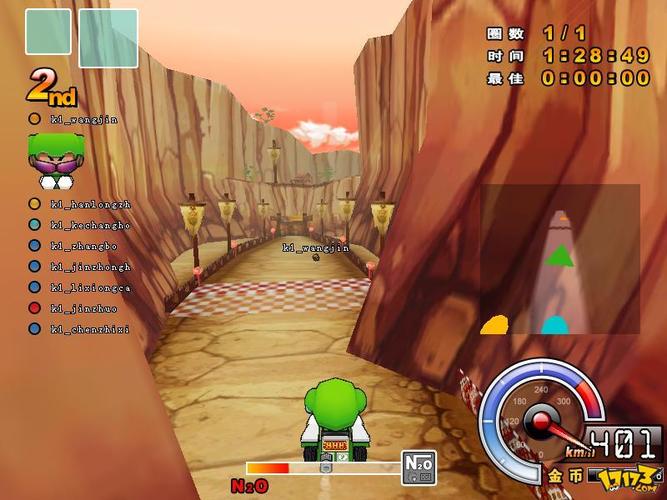Viewport: 667px width, 500px height.
Task: Activate the N2O nitro boost button
Action: click(418, 465)
